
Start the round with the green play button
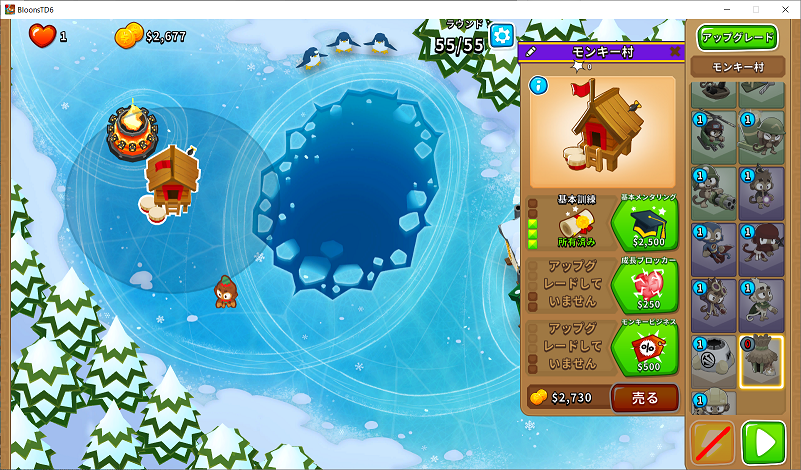point(763,442)
